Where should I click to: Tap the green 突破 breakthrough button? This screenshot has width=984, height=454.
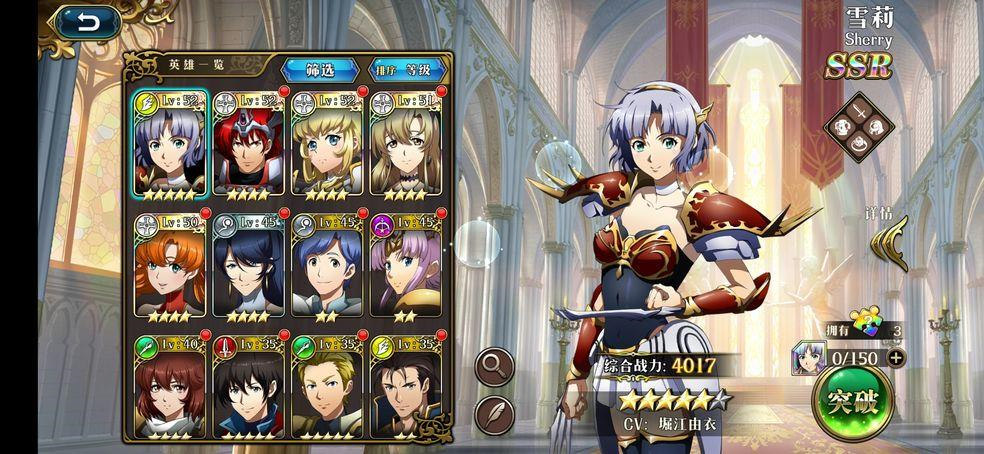(851, 402)
